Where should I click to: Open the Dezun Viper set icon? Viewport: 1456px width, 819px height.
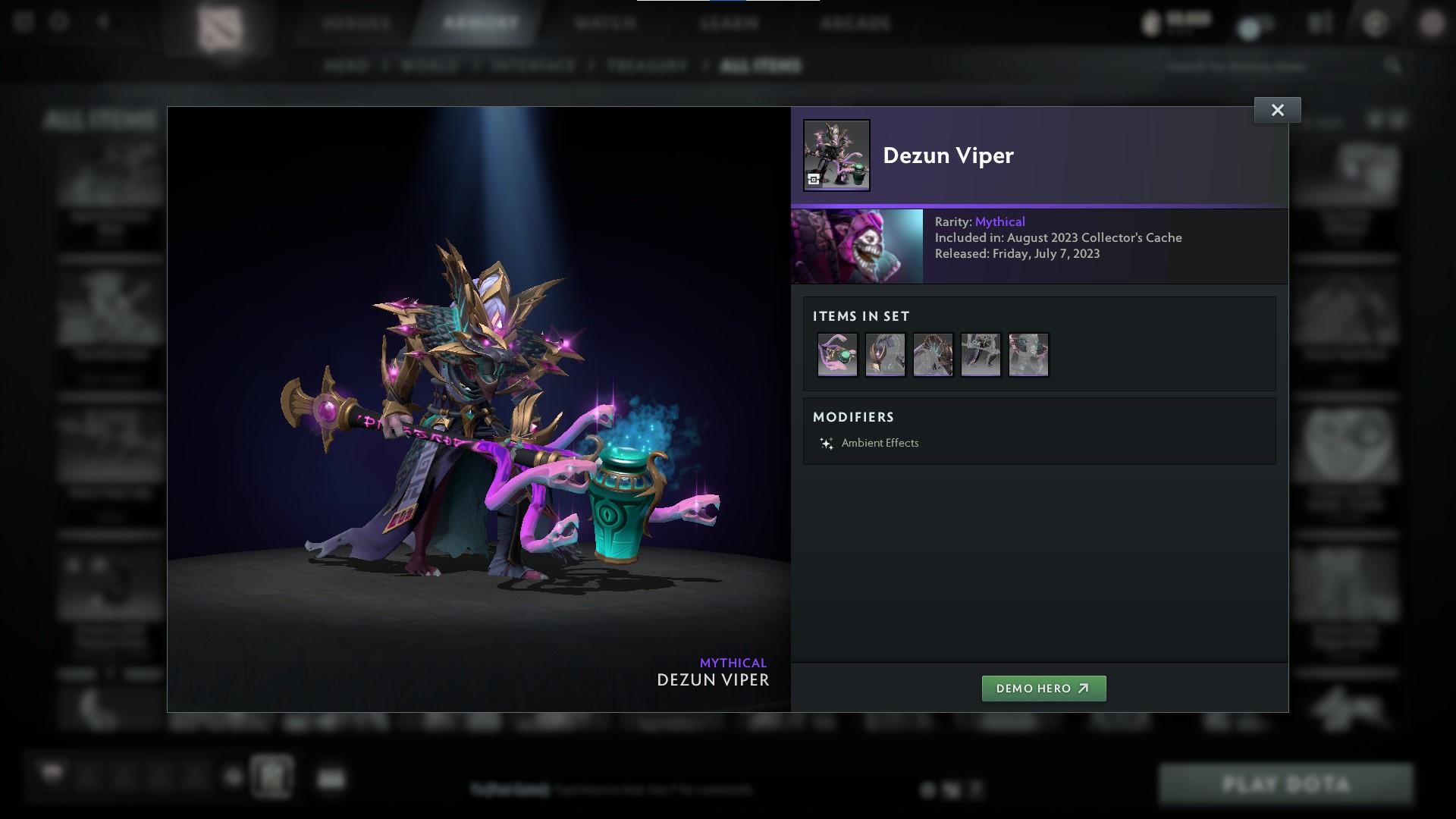tap(836, 155)
